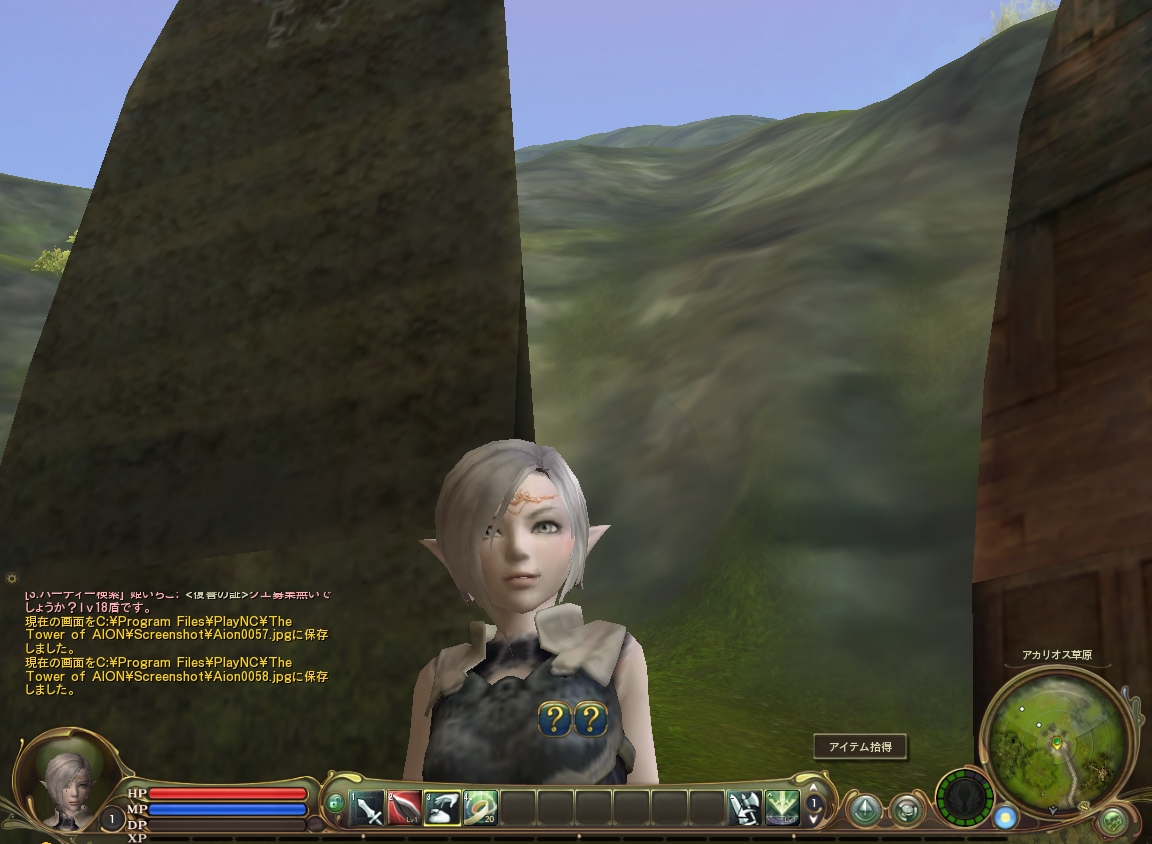Viewport: 1152px width, 844px height.
Task: Select the hand pickup skill in slot 3
Action: 442,807
